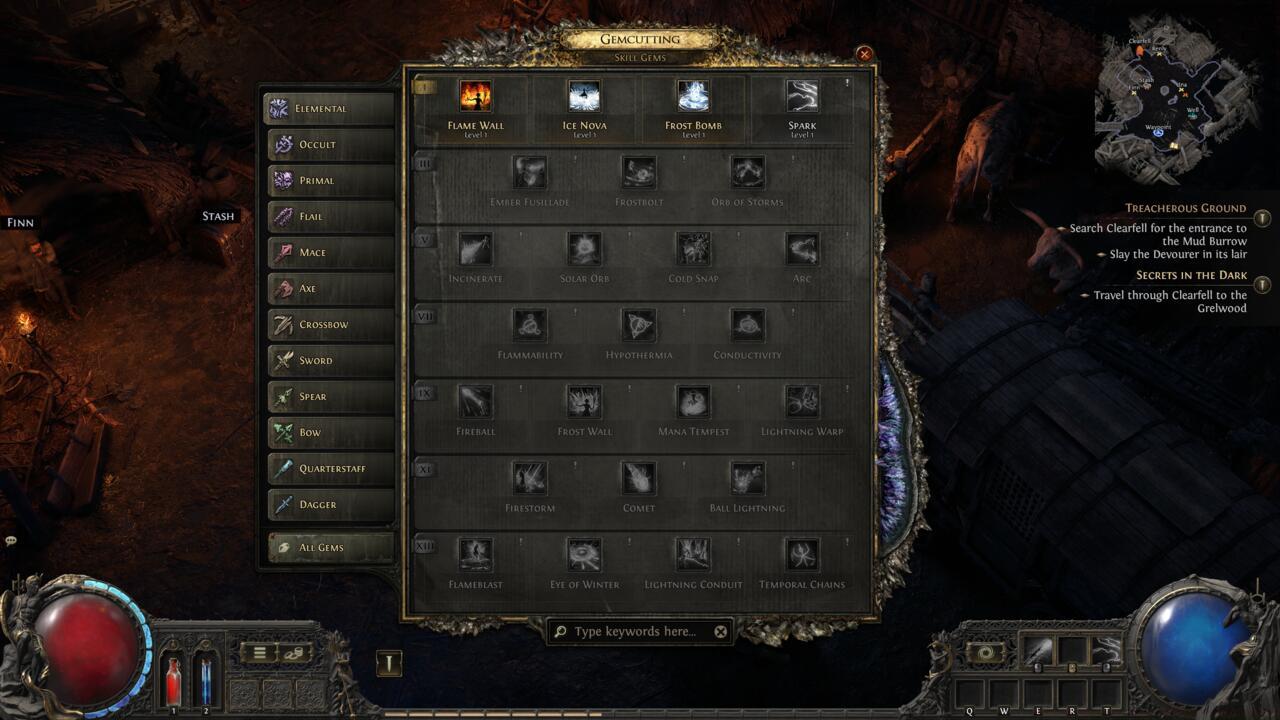Select the Ball Lightning gem icon
The height and width of the screenshot is (720, 1280).
pyautogui.click(x=746, y=479)
